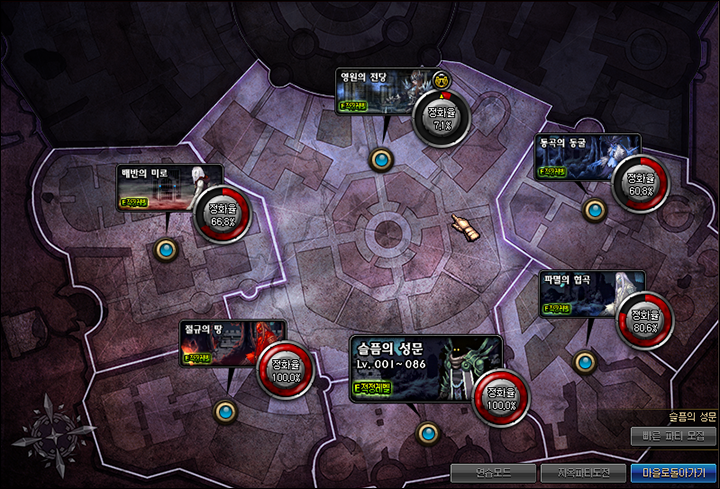720x489 pixels.
Task: Open the 통곡의 동굴 dungeon card
Action: (574, 157)
